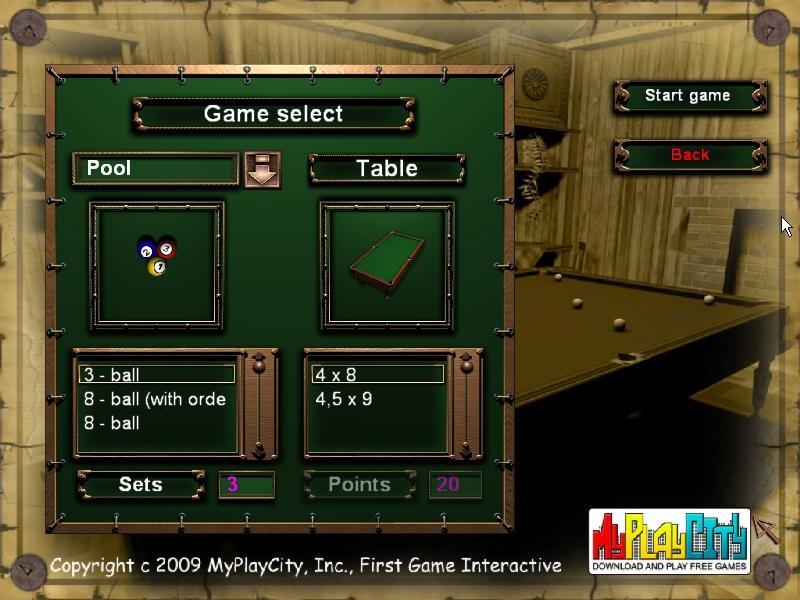Click the pool table preview image
This screenshot has width=800, height=600.
[387, 265]
